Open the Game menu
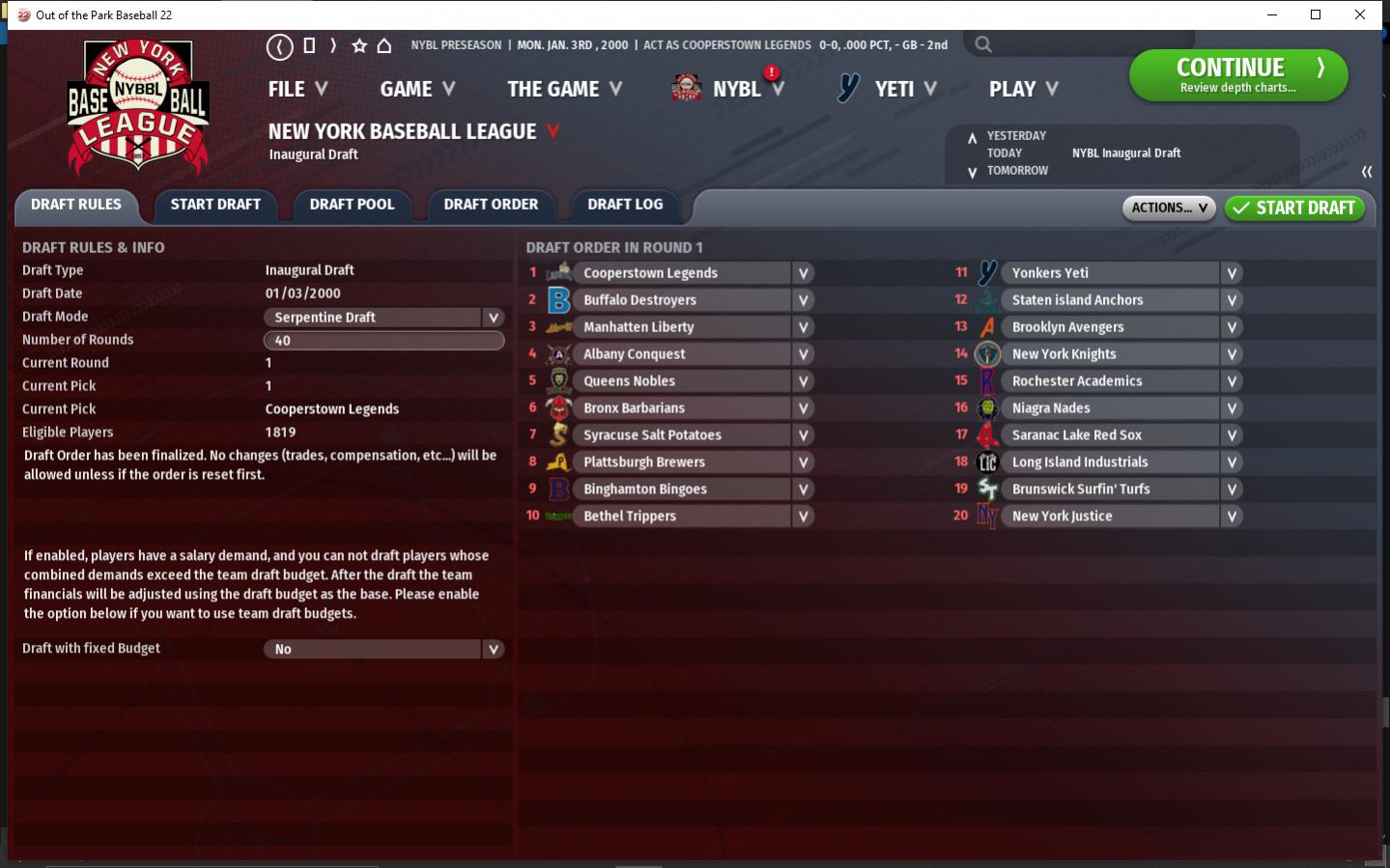Screen dimensions: 1390x868 click(x=416, y=89)
